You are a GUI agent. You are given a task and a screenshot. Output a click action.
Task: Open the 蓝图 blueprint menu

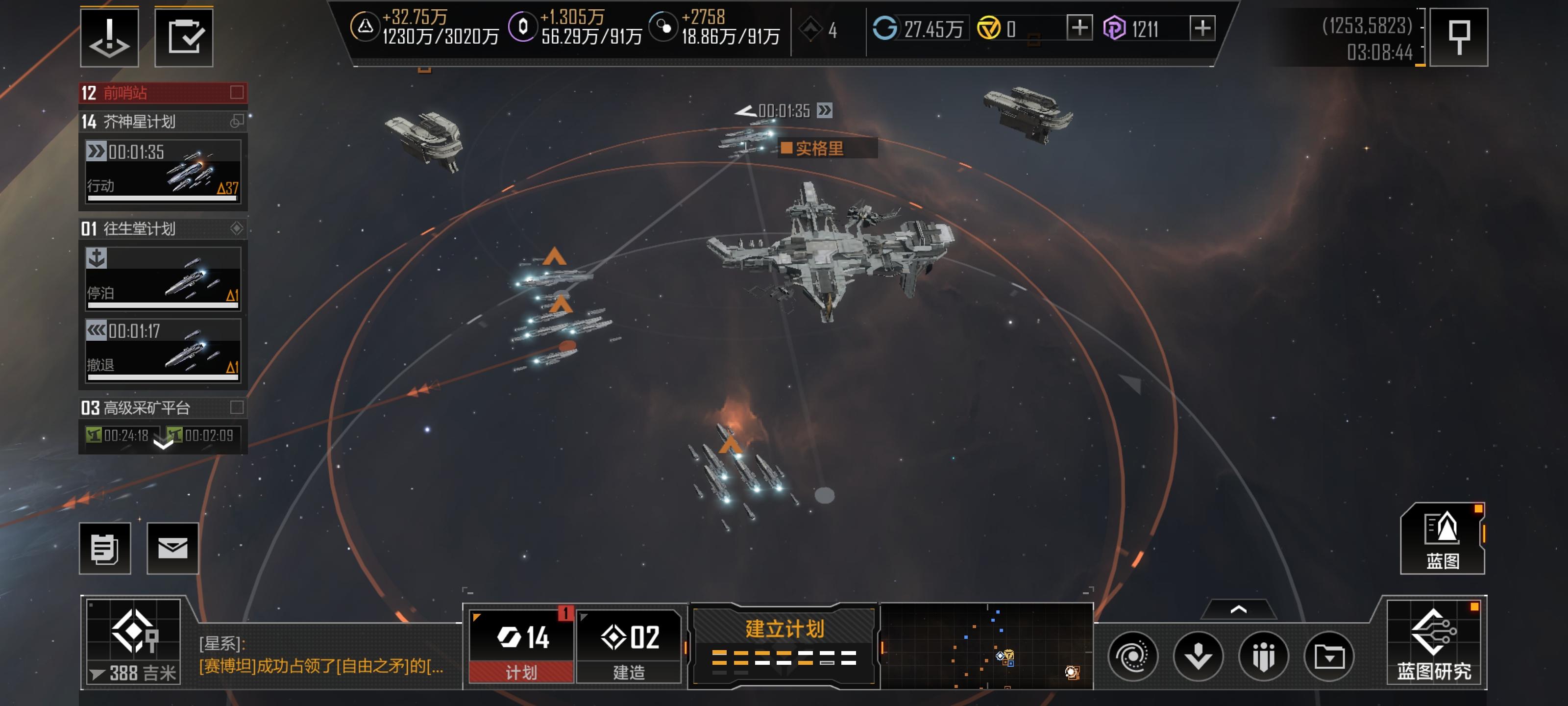(x=1442, y=539)
